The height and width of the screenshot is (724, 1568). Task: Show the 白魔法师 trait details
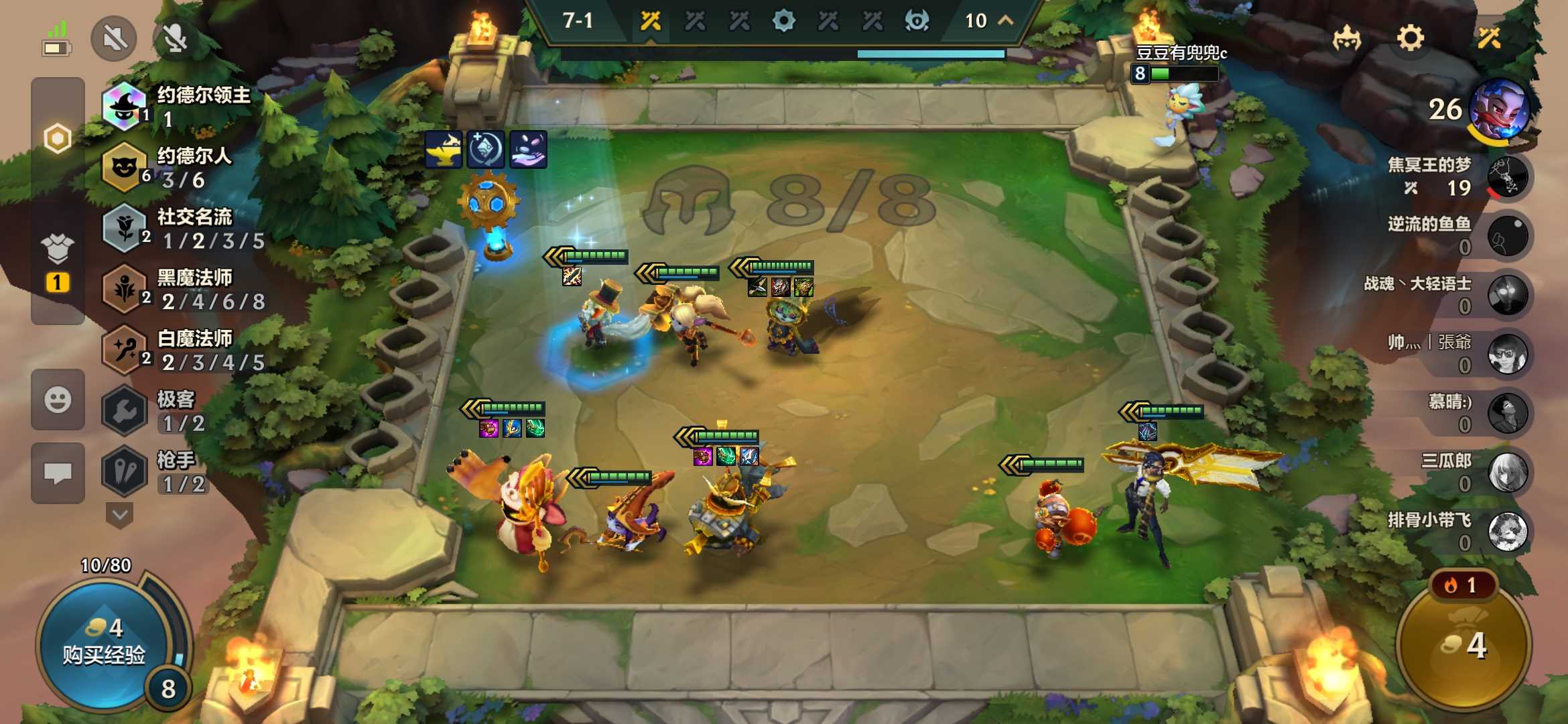[x=182, y=350]
